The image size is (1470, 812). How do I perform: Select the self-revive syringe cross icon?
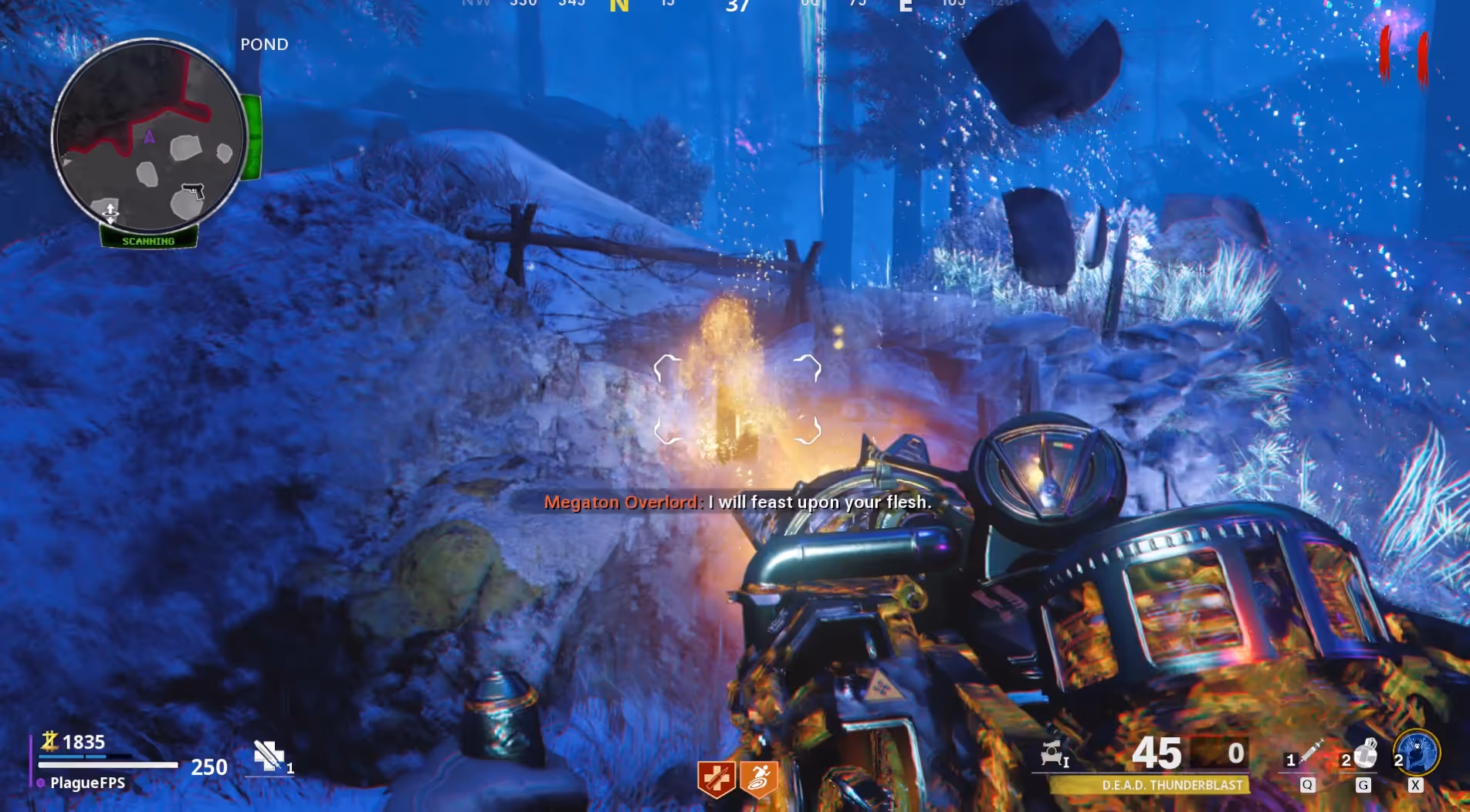click(269, 756)
